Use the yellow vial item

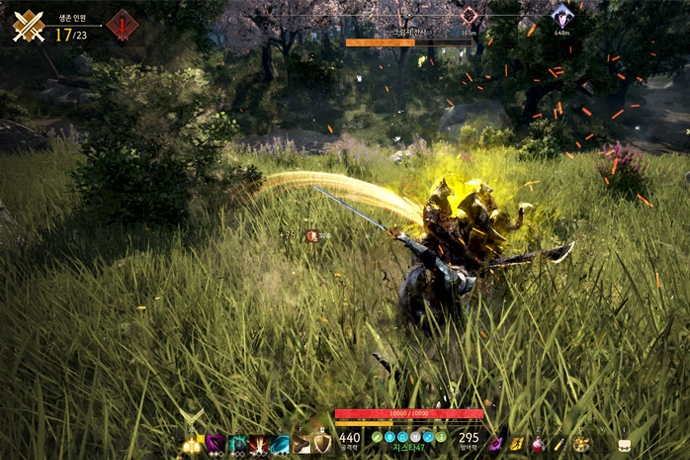560,443
